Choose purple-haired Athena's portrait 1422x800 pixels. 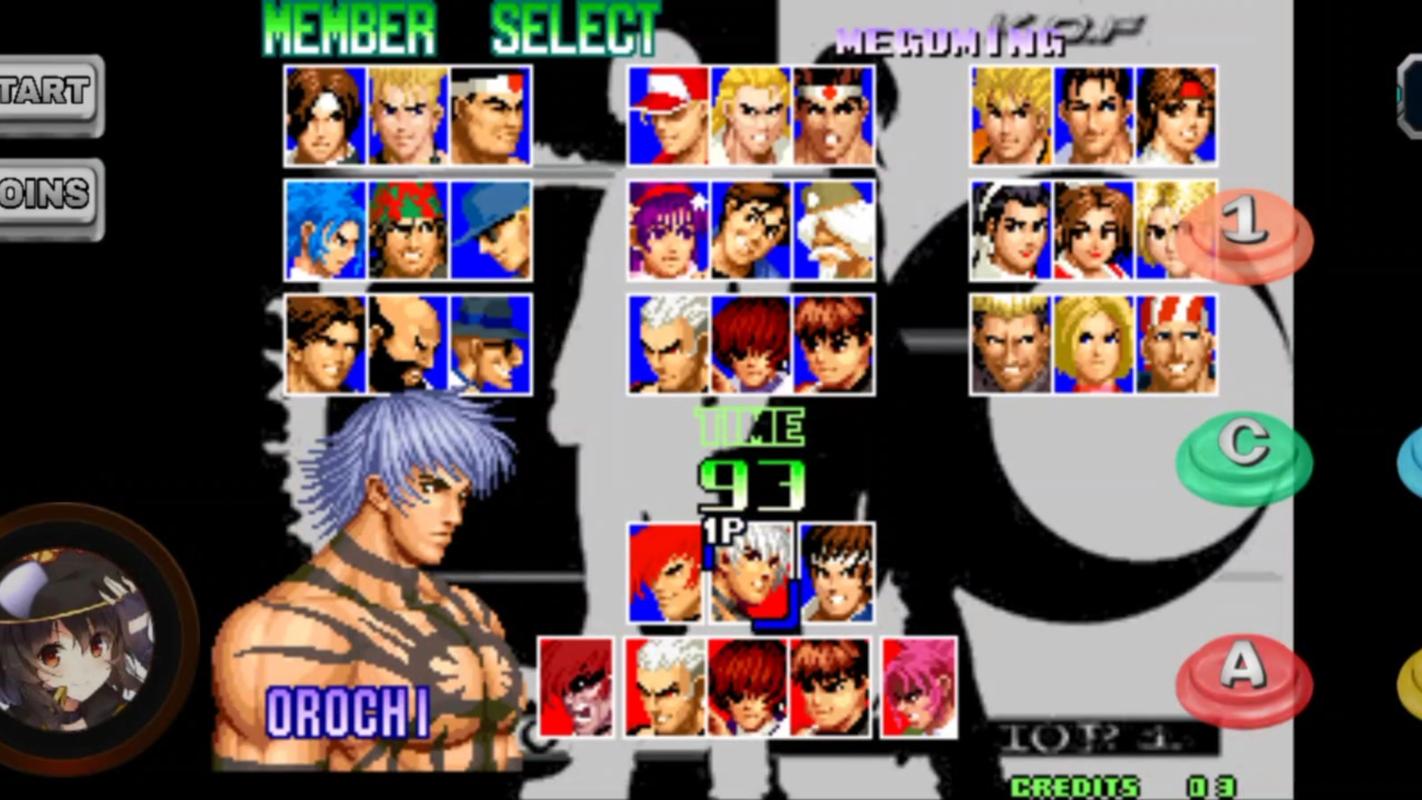pos(668,230)
